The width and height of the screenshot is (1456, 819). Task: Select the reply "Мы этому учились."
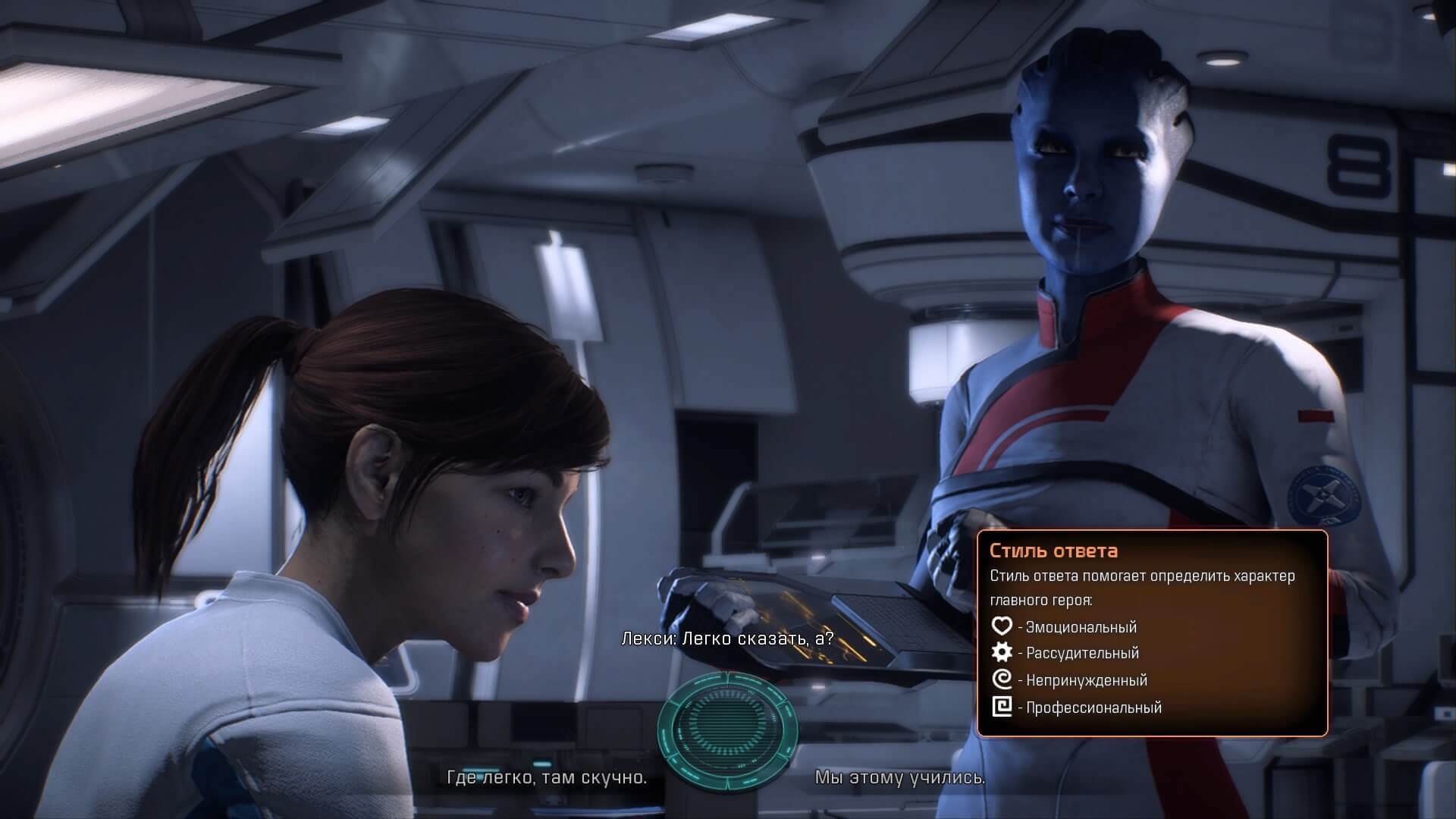900,777
